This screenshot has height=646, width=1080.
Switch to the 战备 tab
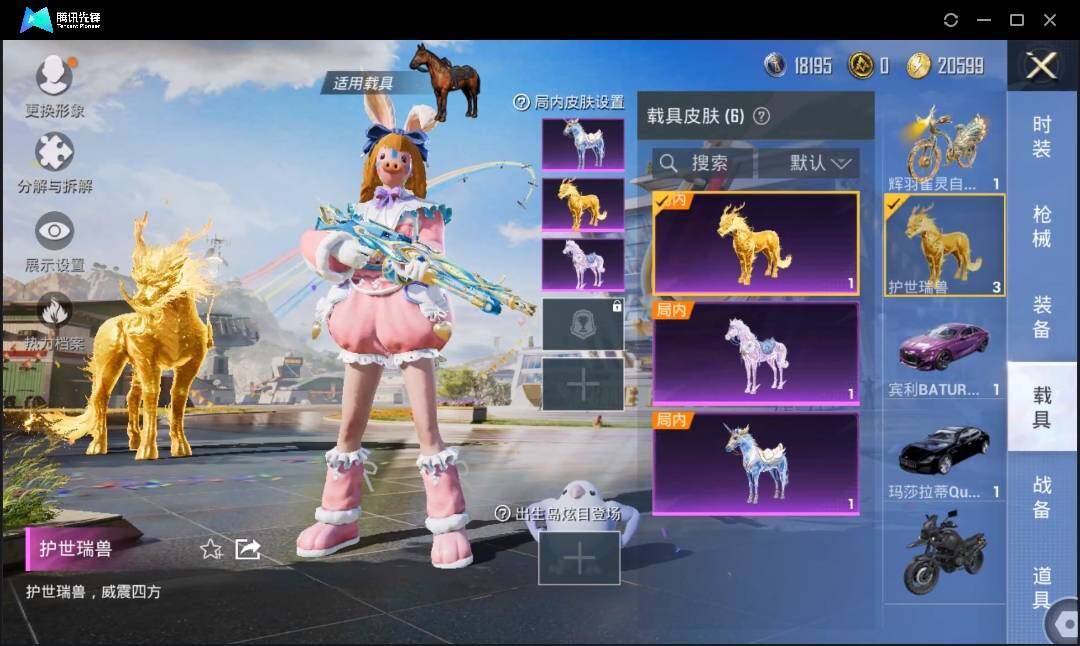[1042, 497]
